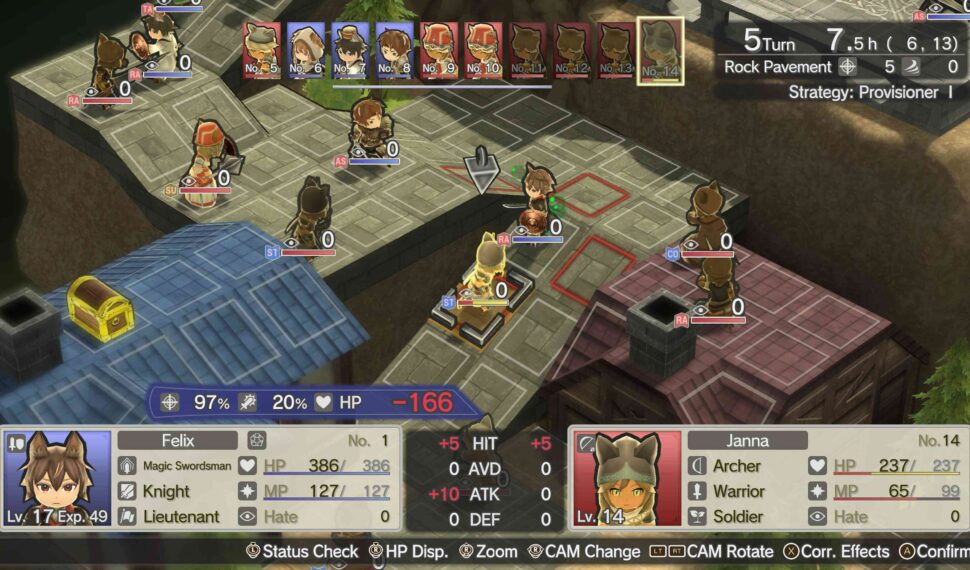The height and width of the screenshot is (570, 970).
Task: Choose turn order portrait No. 12
Action: [571, 50]
